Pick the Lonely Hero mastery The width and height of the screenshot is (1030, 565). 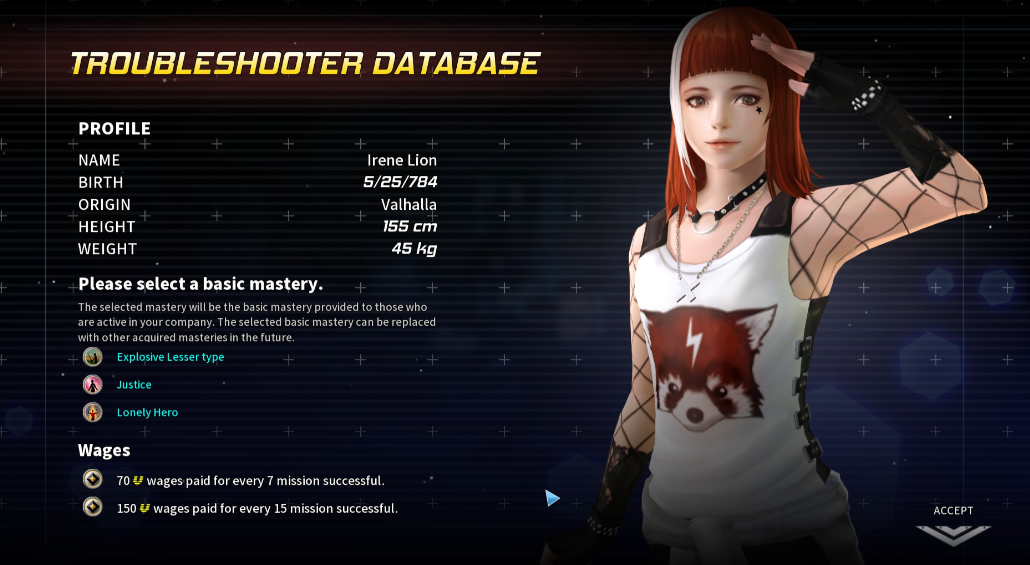pos(147,412)
